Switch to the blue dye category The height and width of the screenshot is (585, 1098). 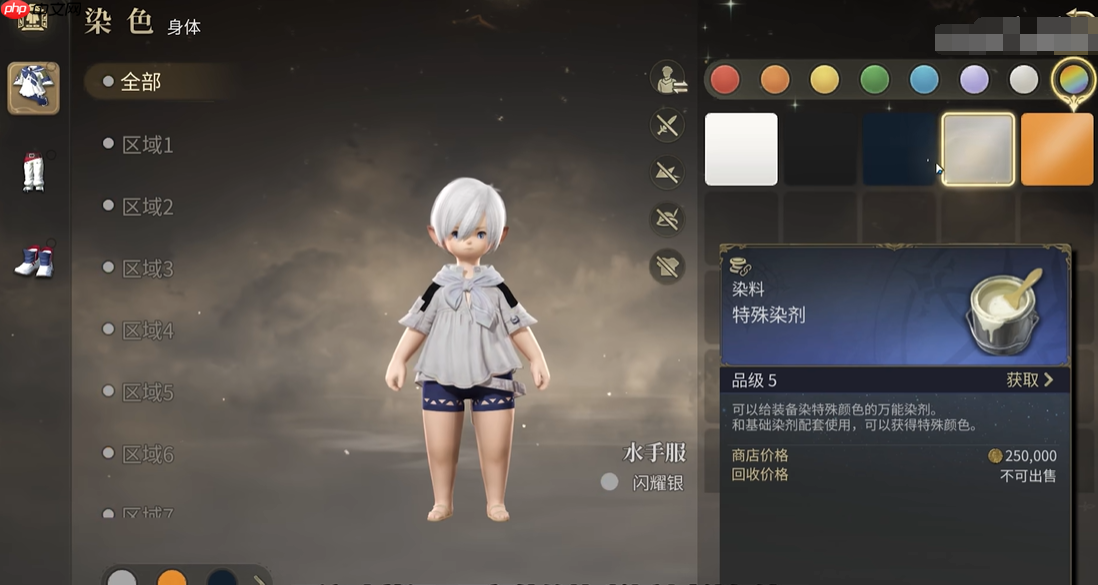[x=924, y=79]
